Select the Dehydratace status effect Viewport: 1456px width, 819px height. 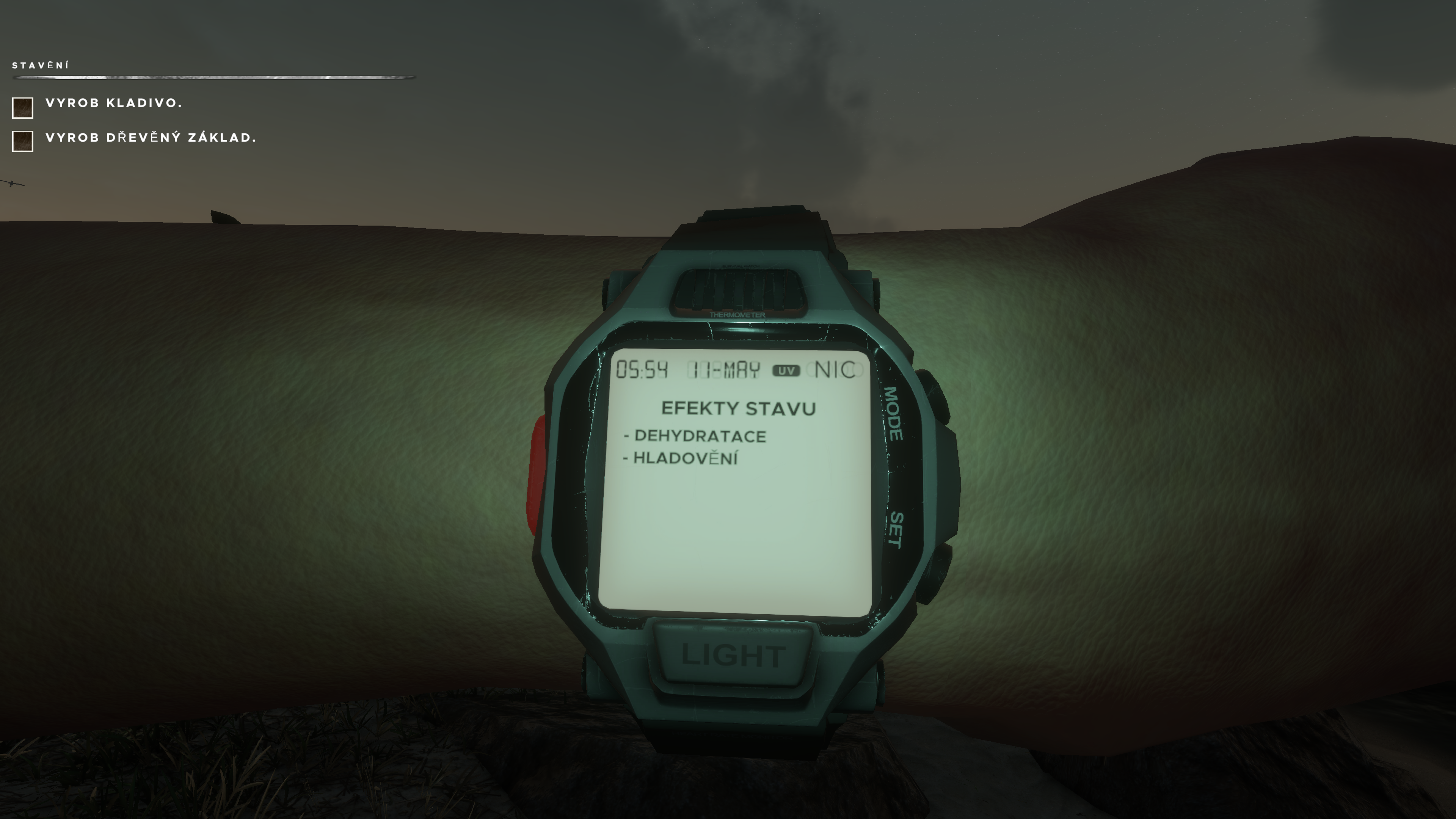pos(699,436)
